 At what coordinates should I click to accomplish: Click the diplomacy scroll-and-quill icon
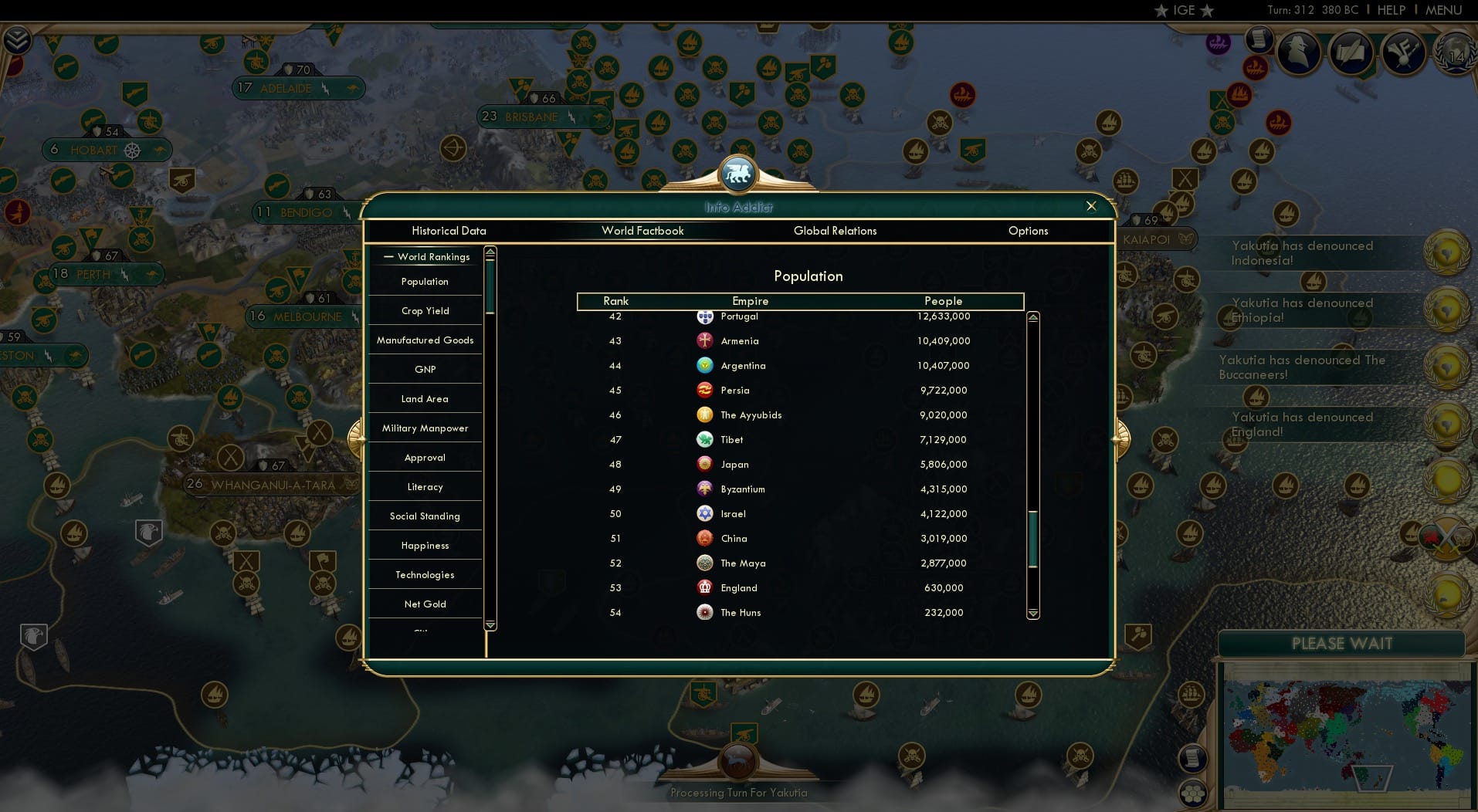[1351, 52]
